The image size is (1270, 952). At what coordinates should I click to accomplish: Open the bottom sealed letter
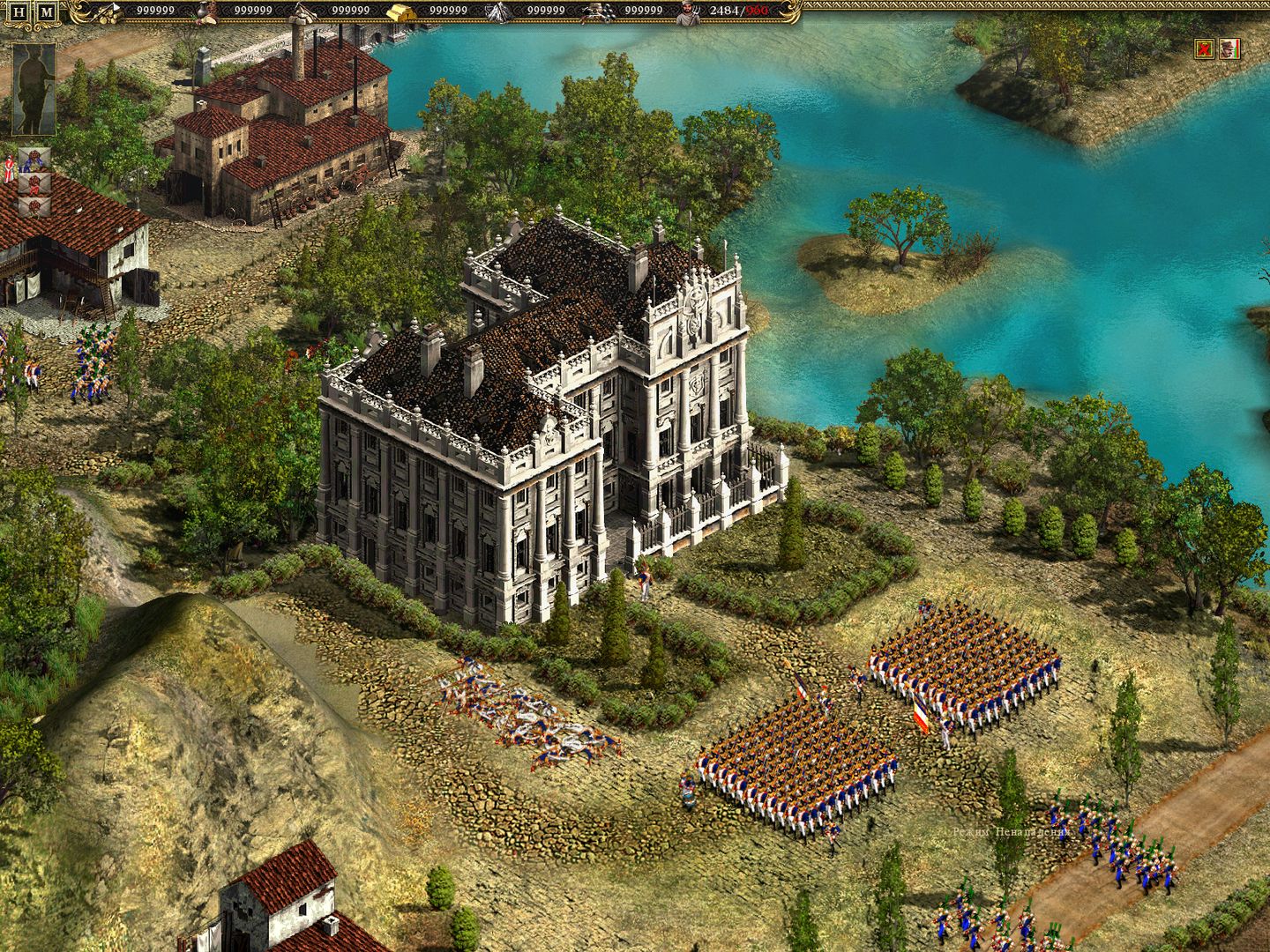tap(34, 208)
